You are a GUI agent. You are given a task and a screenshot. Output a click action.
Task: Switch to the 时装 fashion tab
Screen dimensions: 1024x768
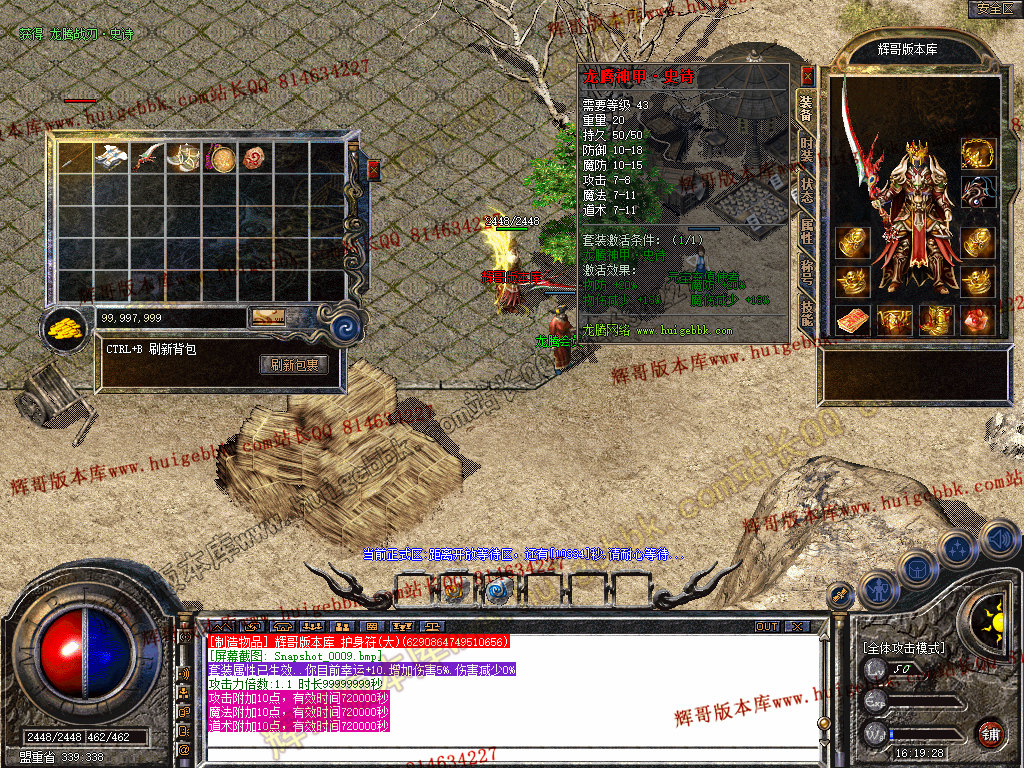tap(806, 148)
